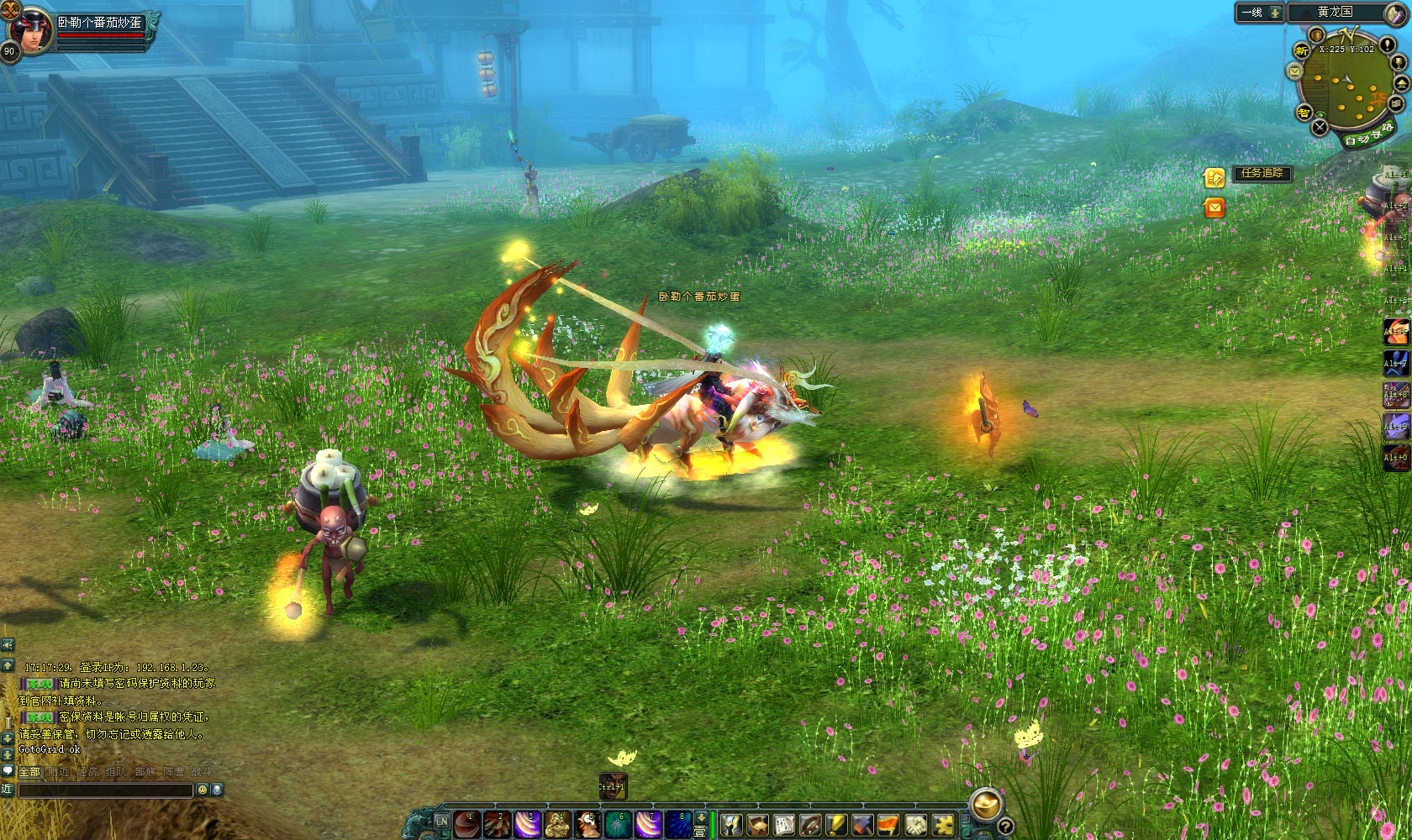Click the exclamation mark icon near minimap
The height and width of the screenshot is (840, 1412).
tap(1388, 45)
